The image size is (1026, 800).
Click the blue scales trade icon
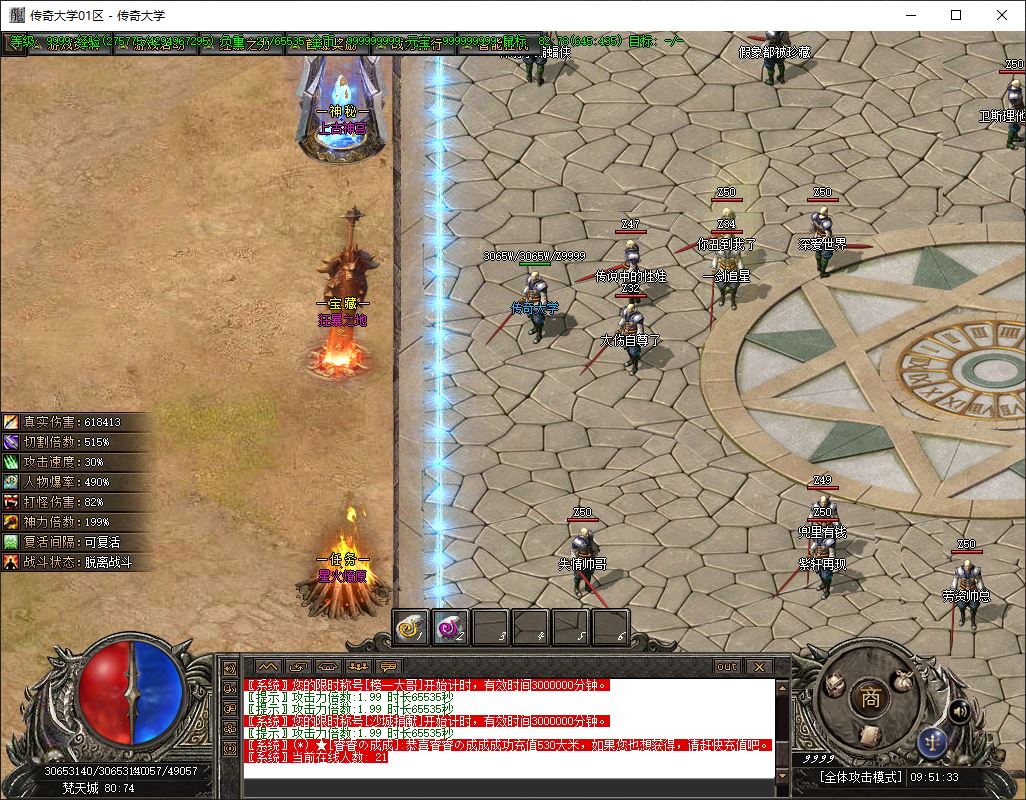click(930, 742)
